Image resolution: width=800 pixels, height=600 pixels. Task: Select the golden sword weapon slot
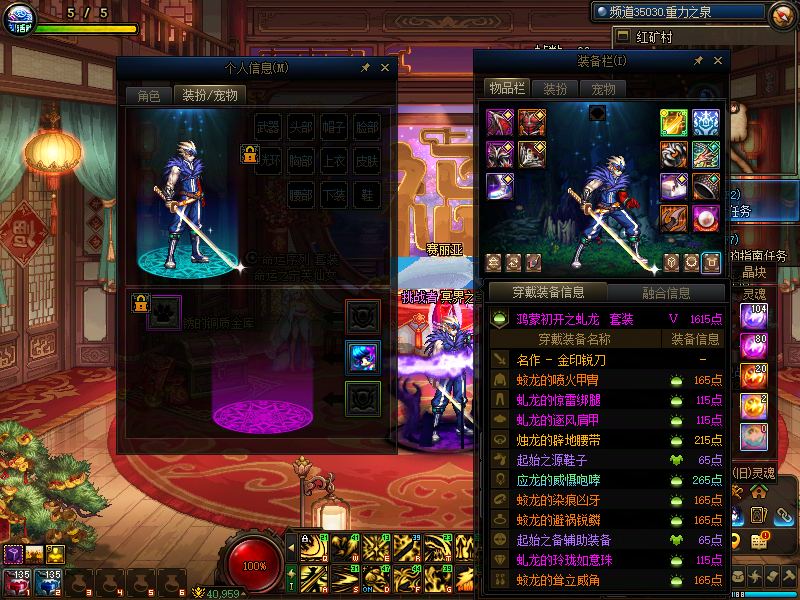coord(673,122)
